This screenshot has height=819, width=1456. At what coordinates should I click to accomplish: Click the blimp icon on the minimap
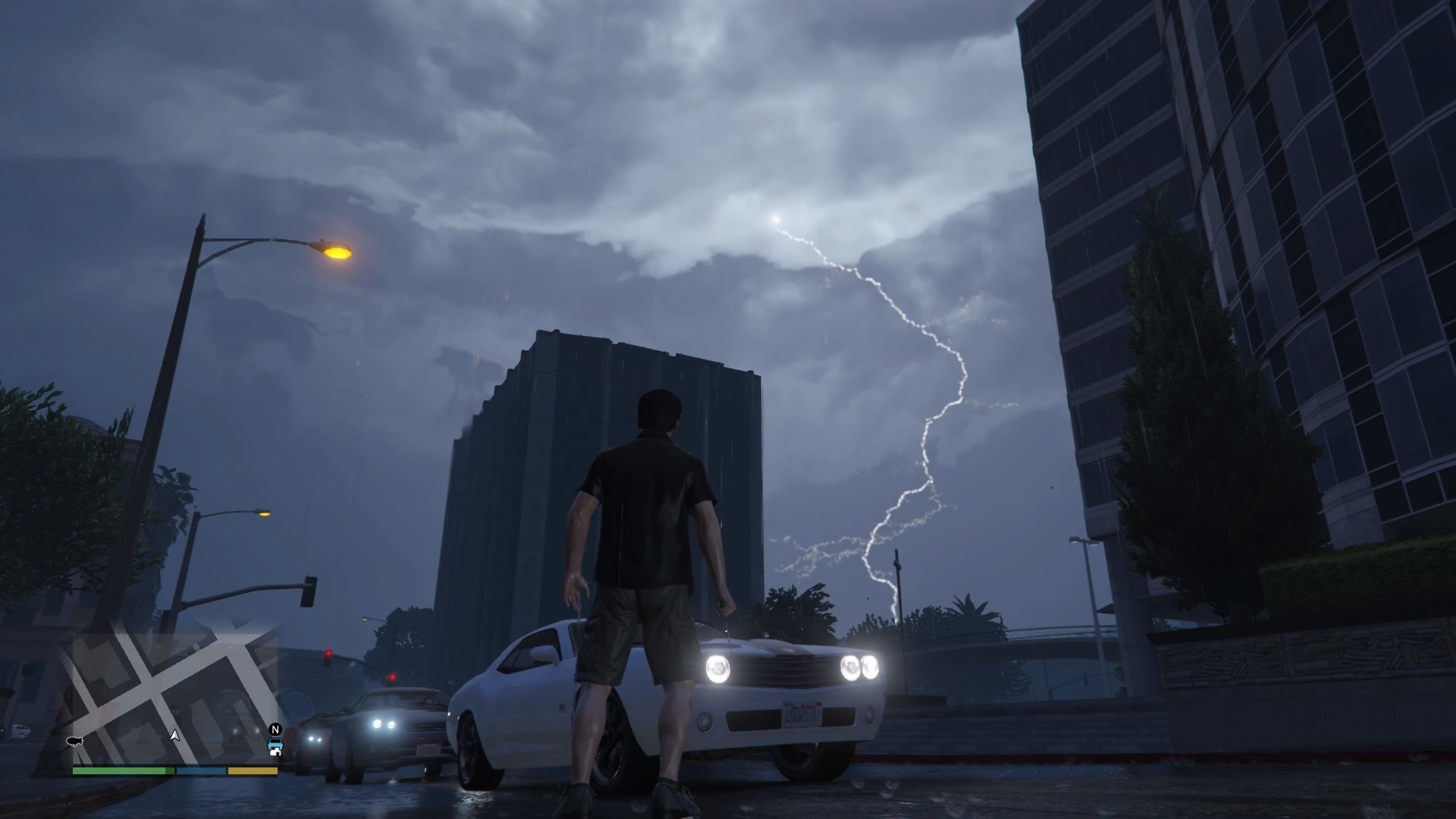75,742
